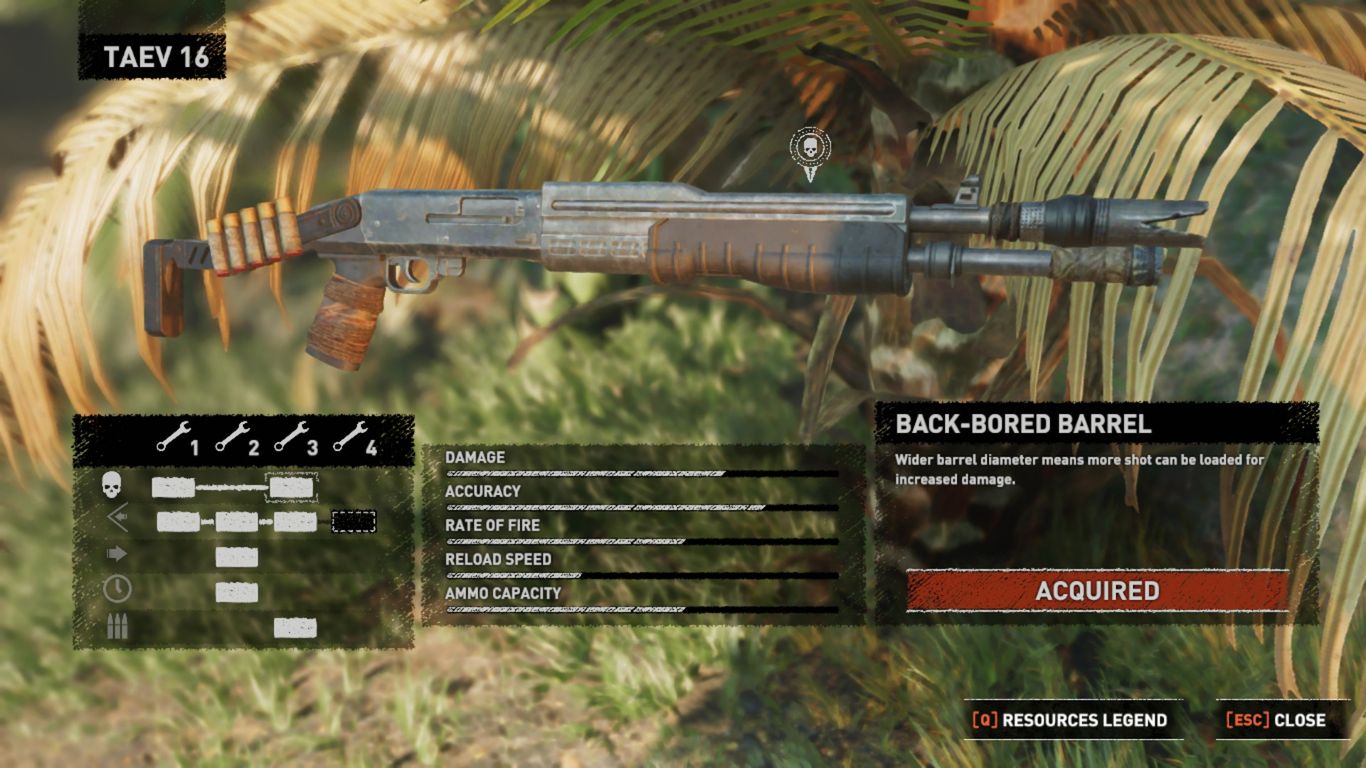This screenshot has width=1366, height=768.
Task: Choose the reload speed upgrade node
Action: tap(237, 592)
